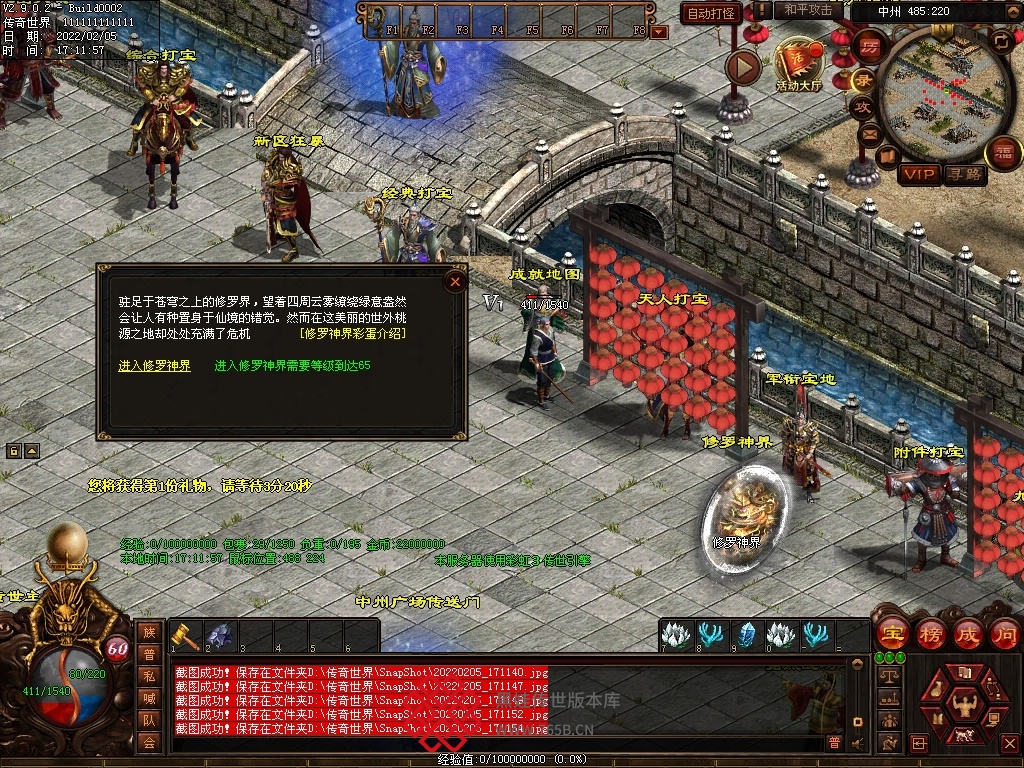Open the 修罗神界彩蛋介绍 link

pos(353,334)
